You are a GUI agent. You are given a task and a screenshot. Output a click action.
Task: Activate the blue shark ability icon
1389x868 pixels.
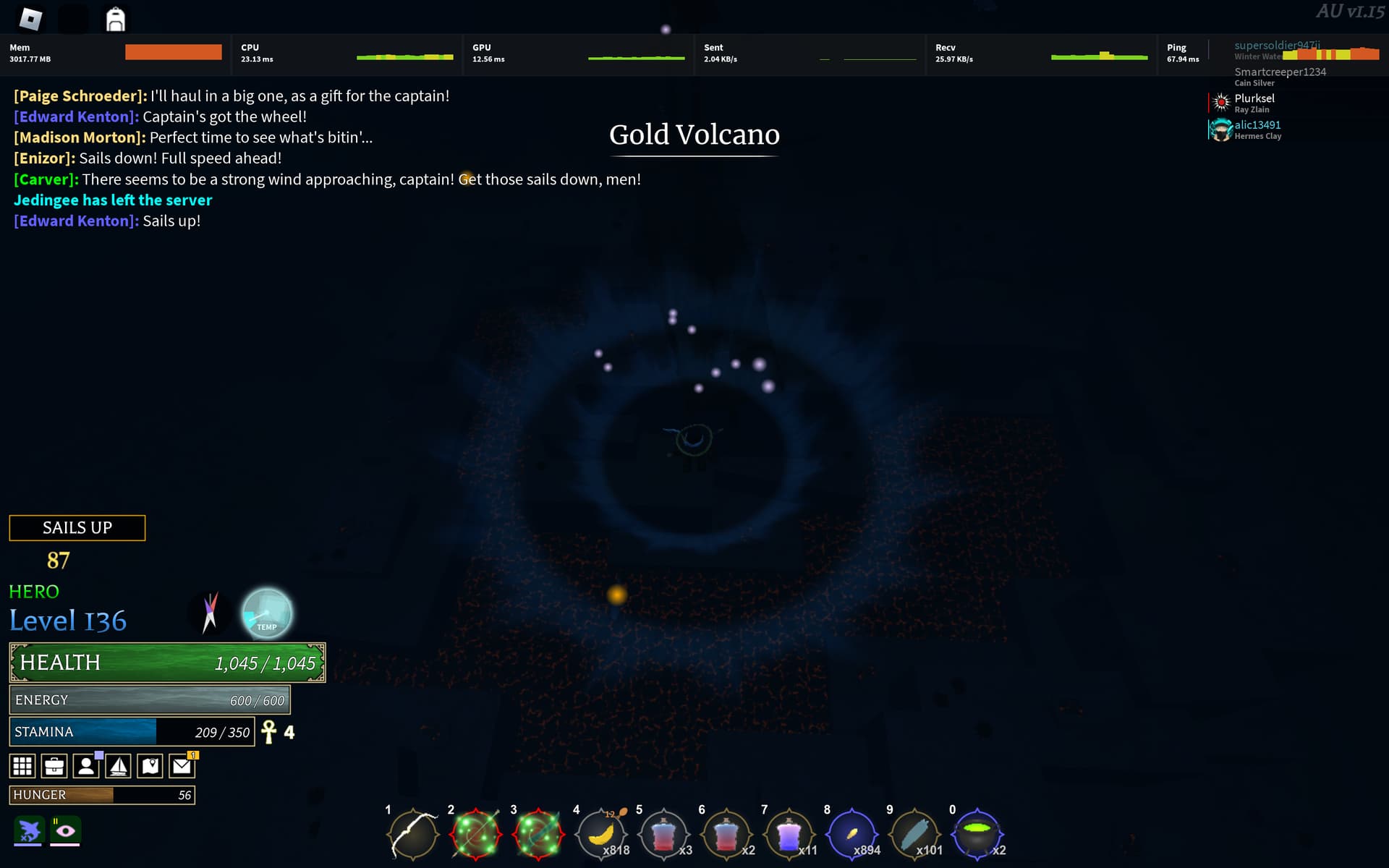pos(29,831)
